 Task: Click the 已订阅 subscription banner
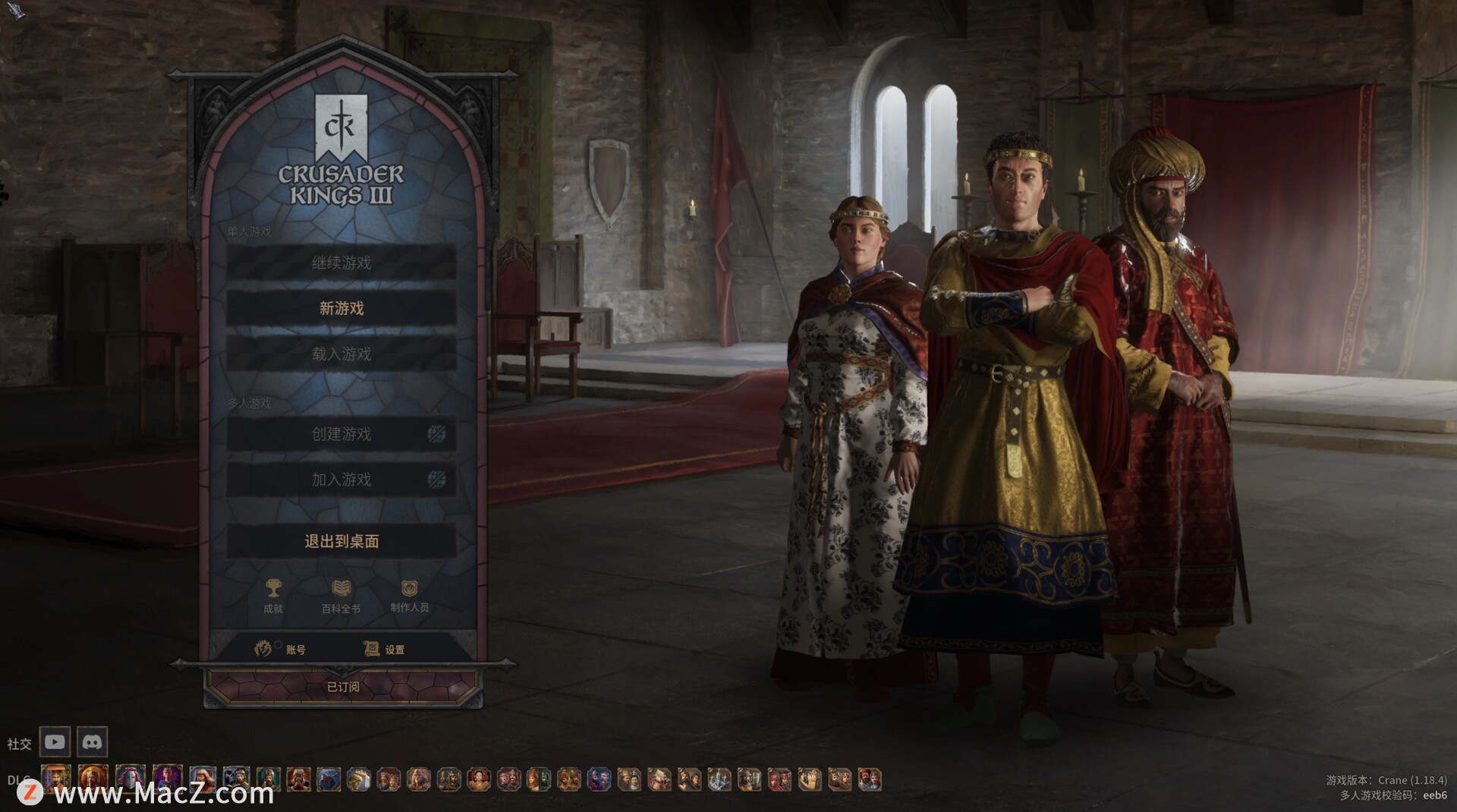pyautogui.click(x=343, y=687)
